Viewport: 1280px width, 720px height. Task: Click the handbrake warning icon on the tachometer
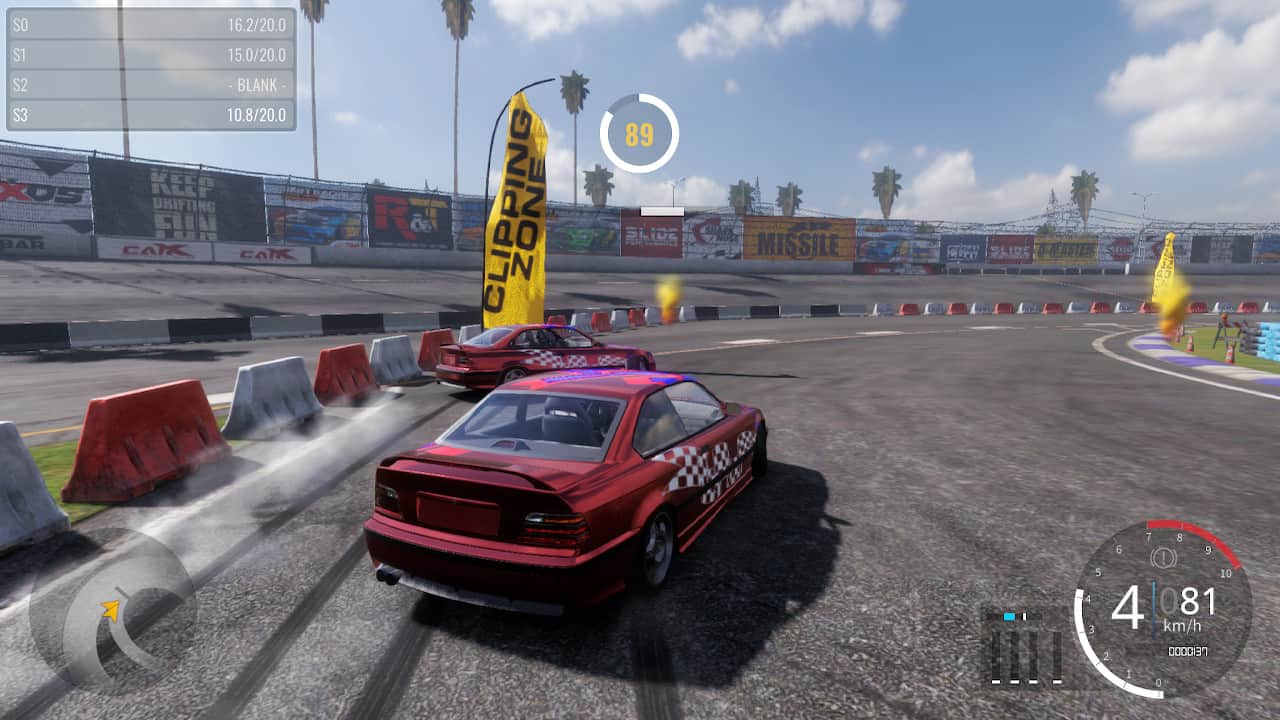click(1163, 557)
